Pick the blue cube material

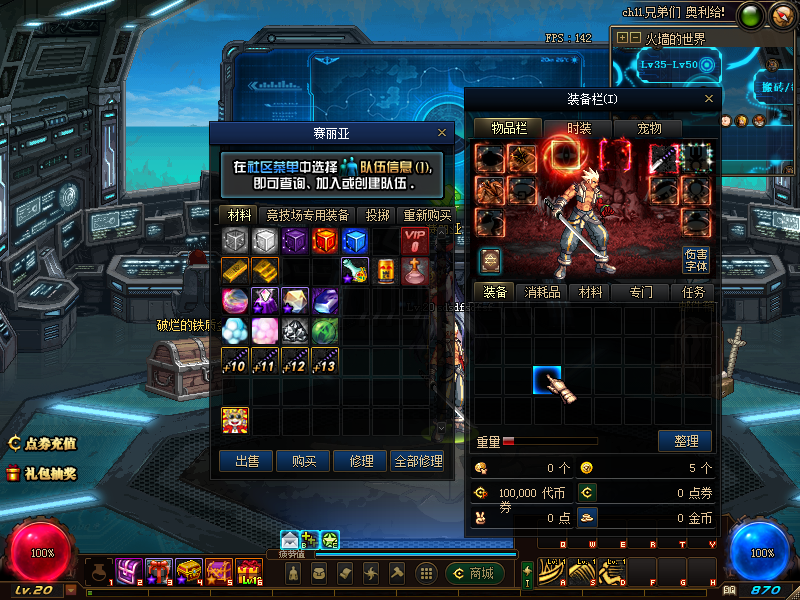(355, 241)
